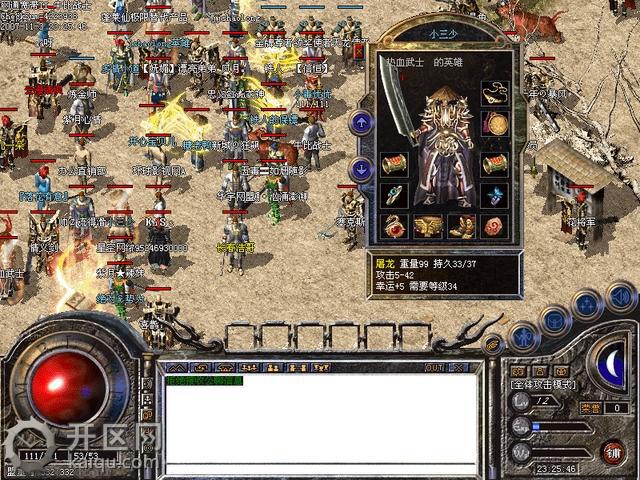Select the red gemstone slot
Image resolution: width=640 pixels, height=480 pixels.
(x=495, y=226)
